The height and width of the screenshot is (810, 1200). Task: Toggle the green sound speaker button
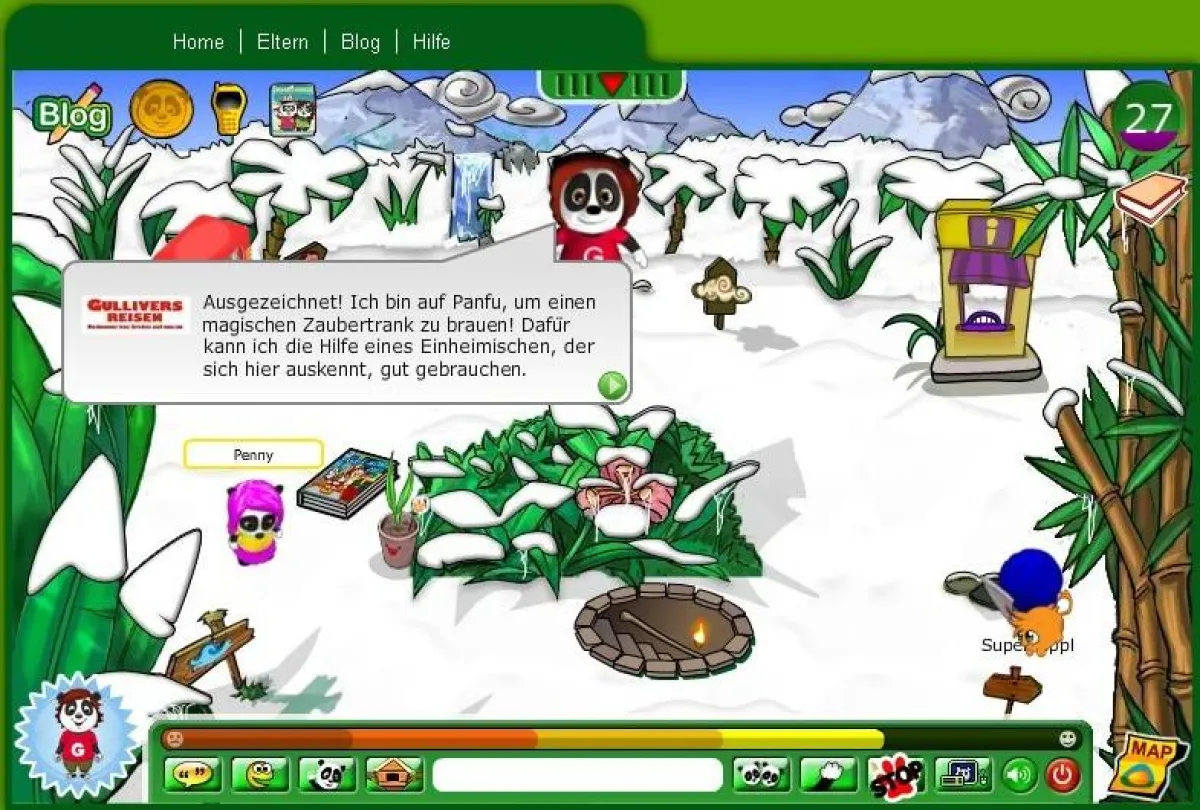coord(1020,774)
